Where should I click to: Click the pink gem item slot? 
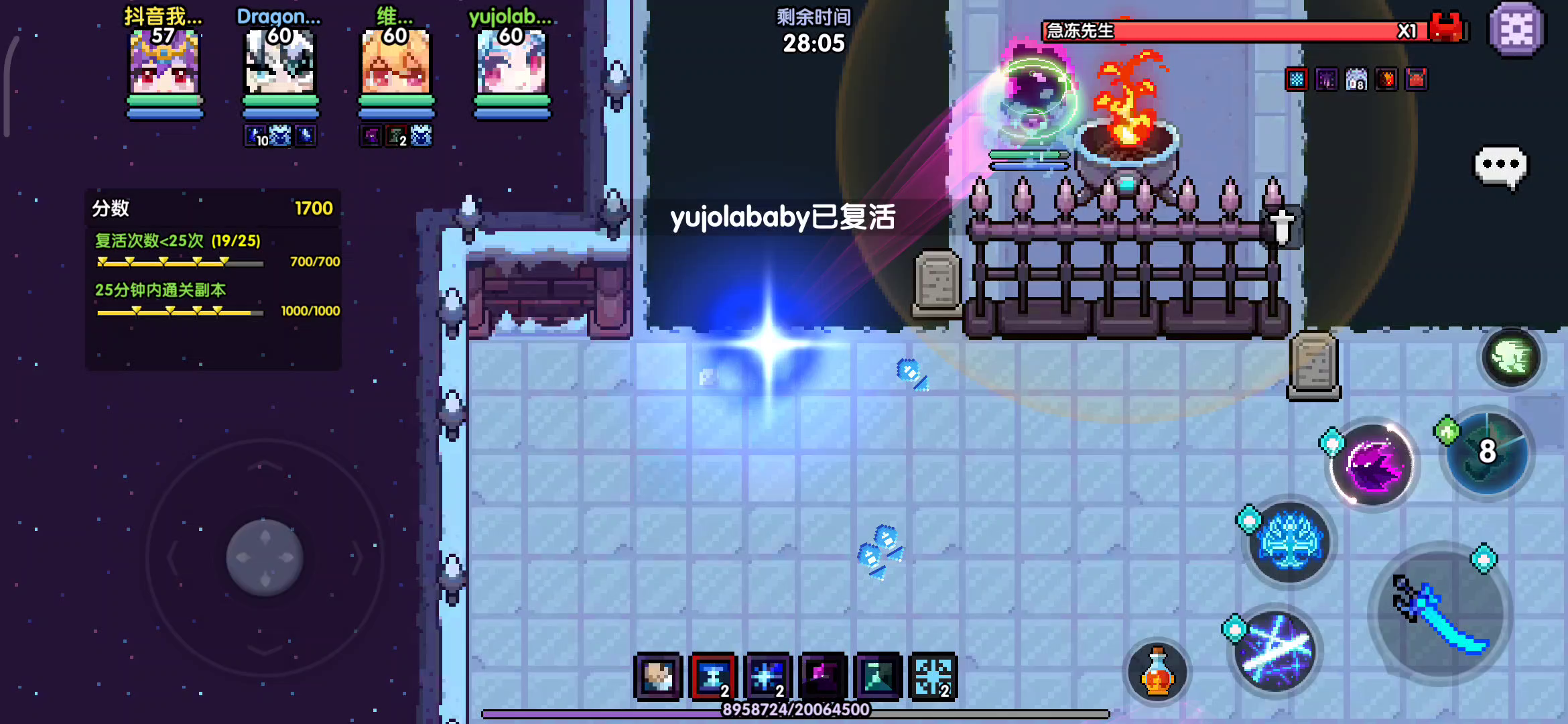(821, 677)
